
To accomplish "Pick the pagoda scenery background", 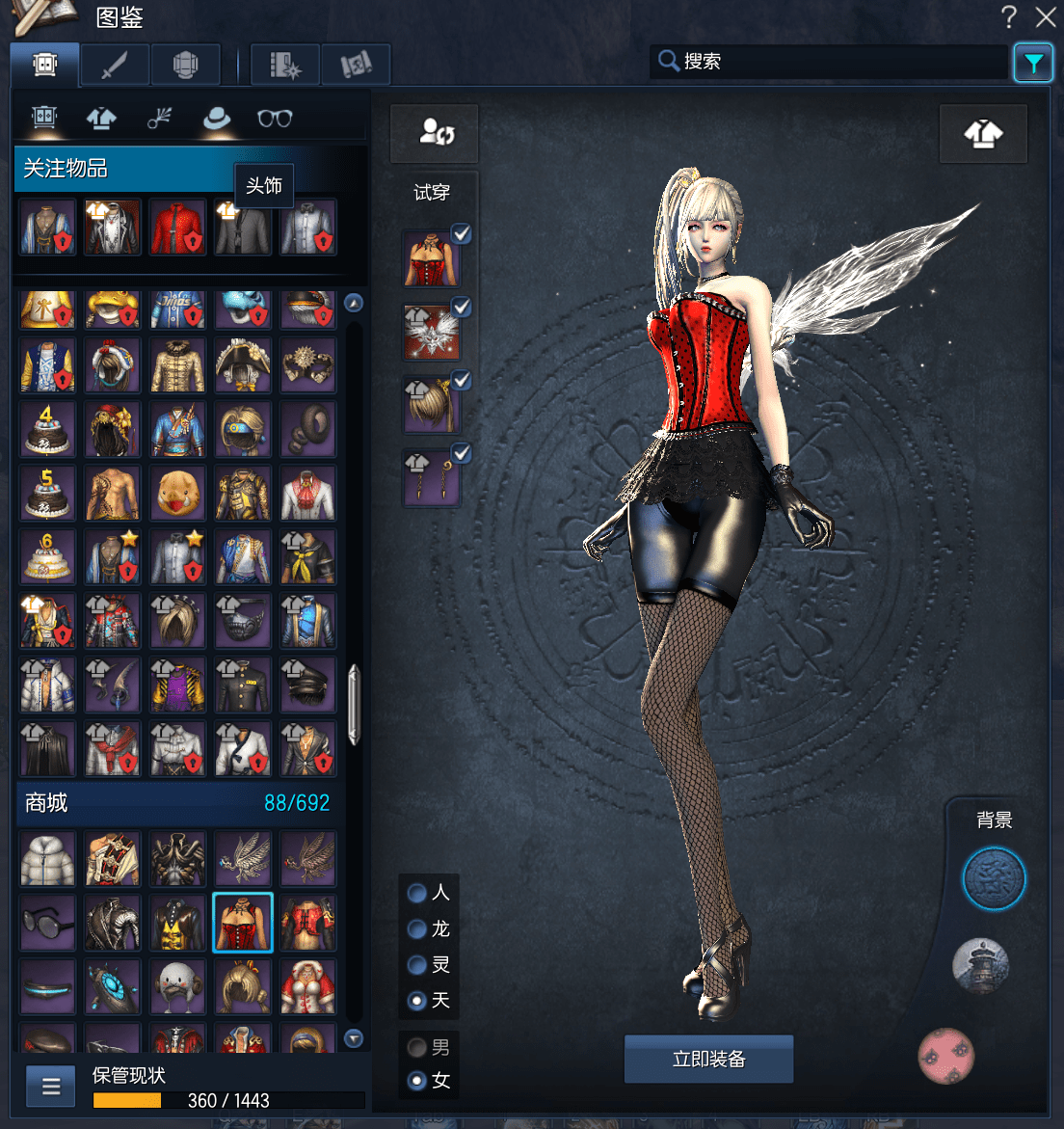I will tap(980, 966).
